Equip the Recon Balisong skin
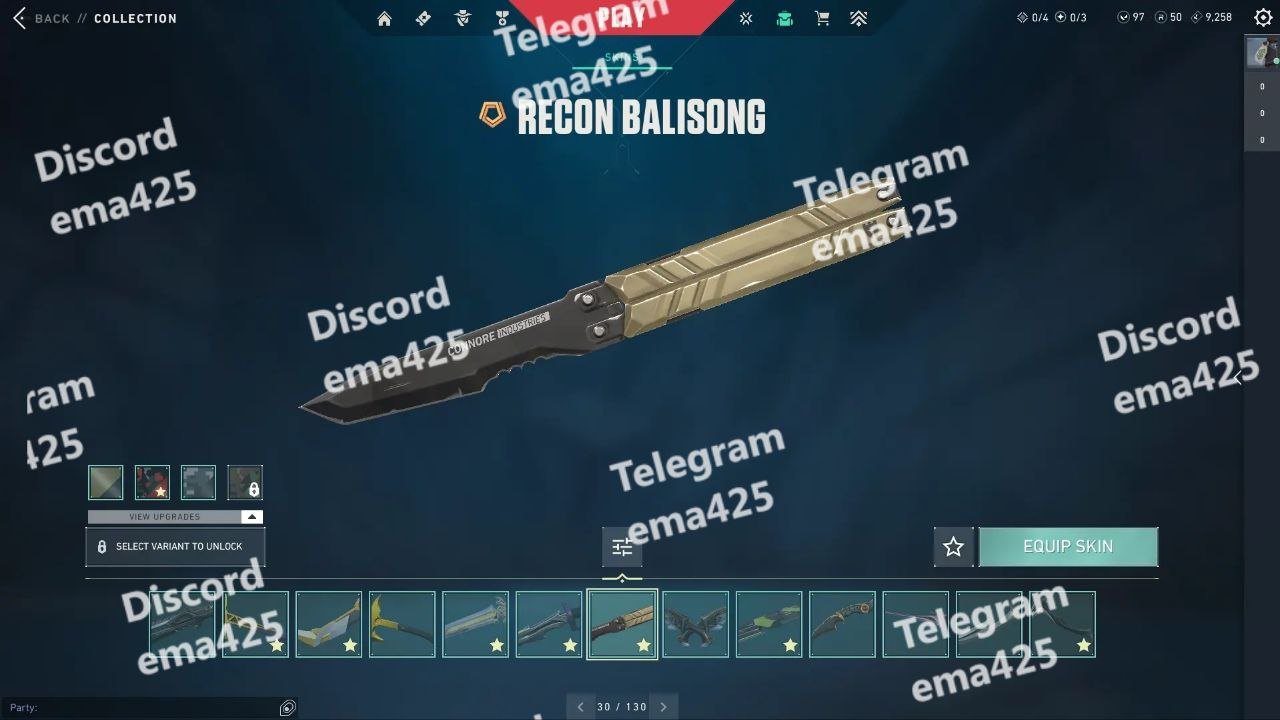 click(x=1068, y=547)
